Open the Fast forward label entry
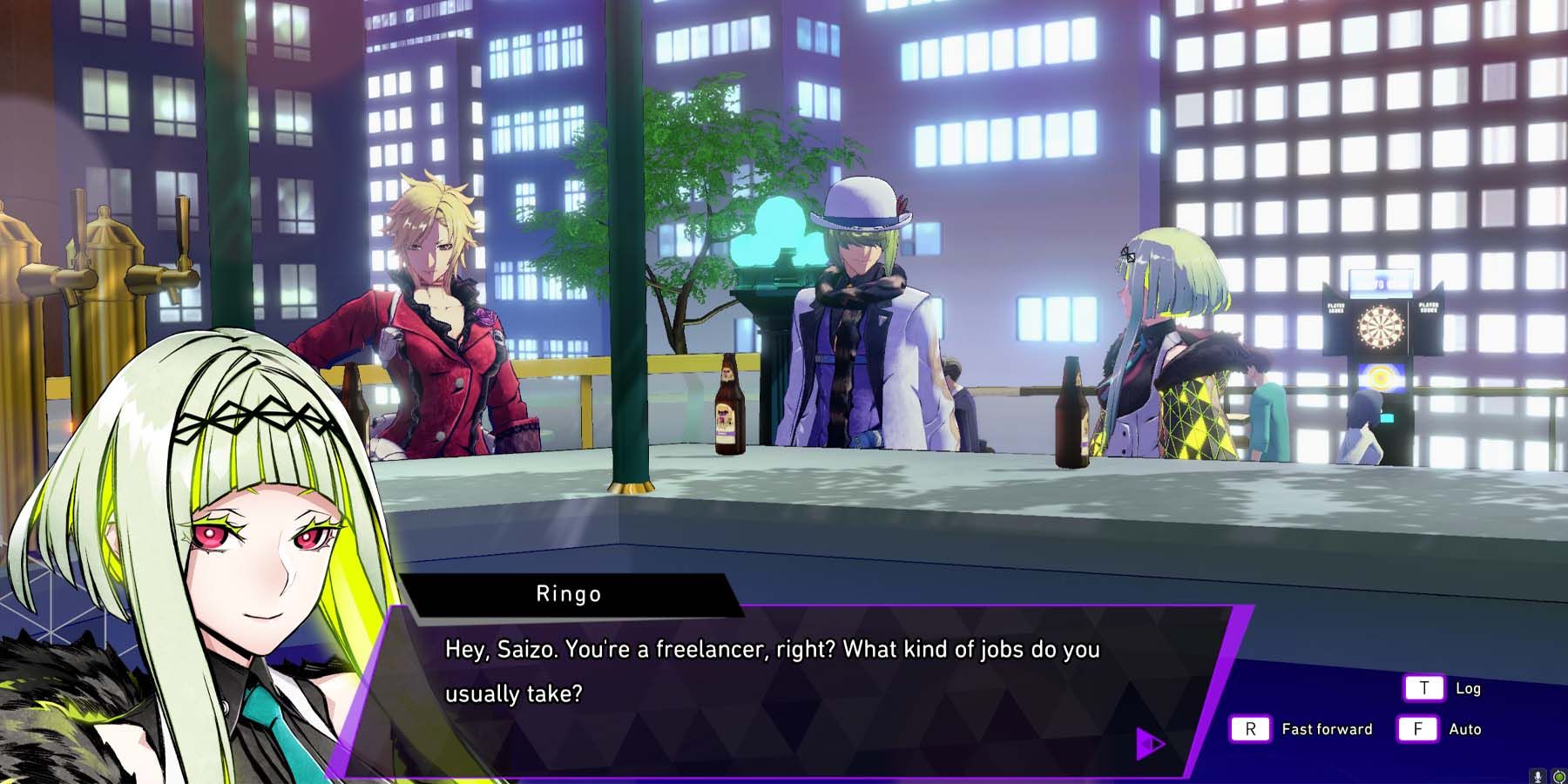Image resolution: width=1568 pixels, height=784 pixels. point(1326,729)
